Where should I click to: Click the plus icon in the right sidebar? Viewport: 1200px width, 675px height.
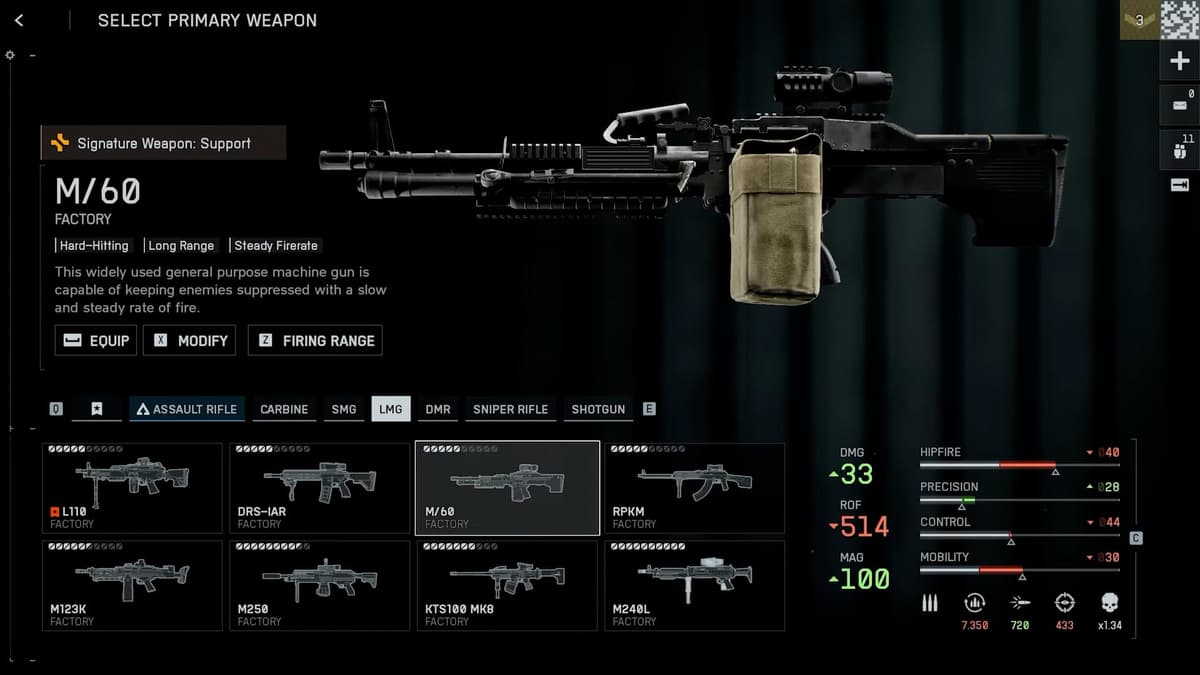1179,62
